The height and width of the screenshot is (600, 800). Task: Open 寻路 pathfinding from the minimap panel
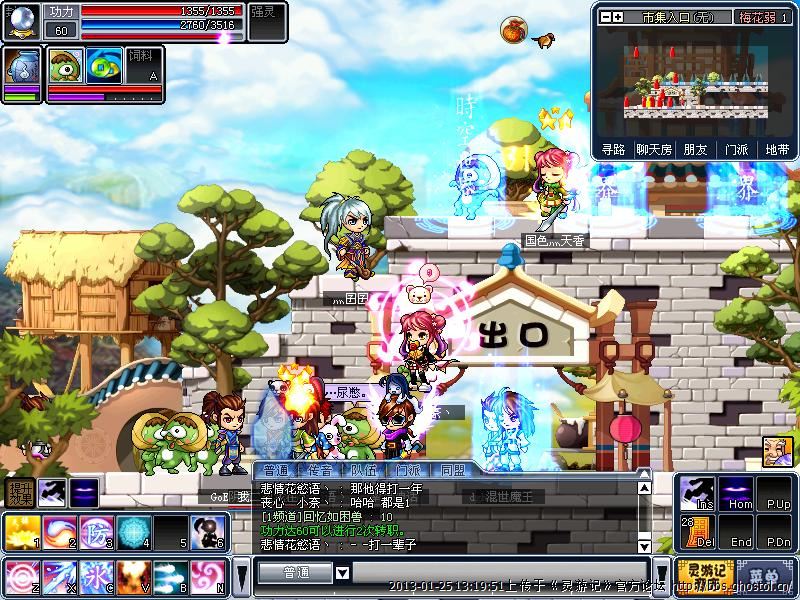[x=613, y=149]
